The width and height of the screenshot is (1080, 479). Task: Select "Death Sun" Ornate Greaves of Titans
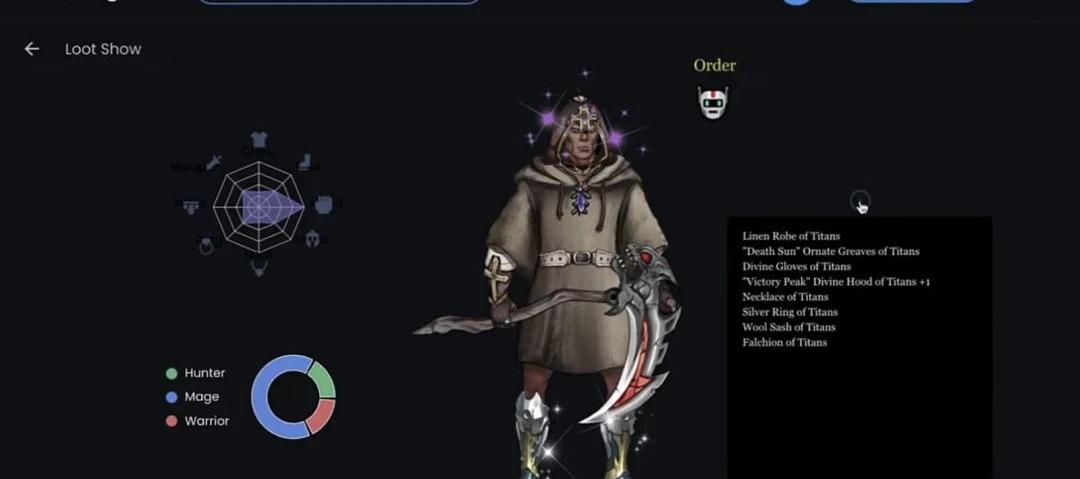[x=830, y=251]
